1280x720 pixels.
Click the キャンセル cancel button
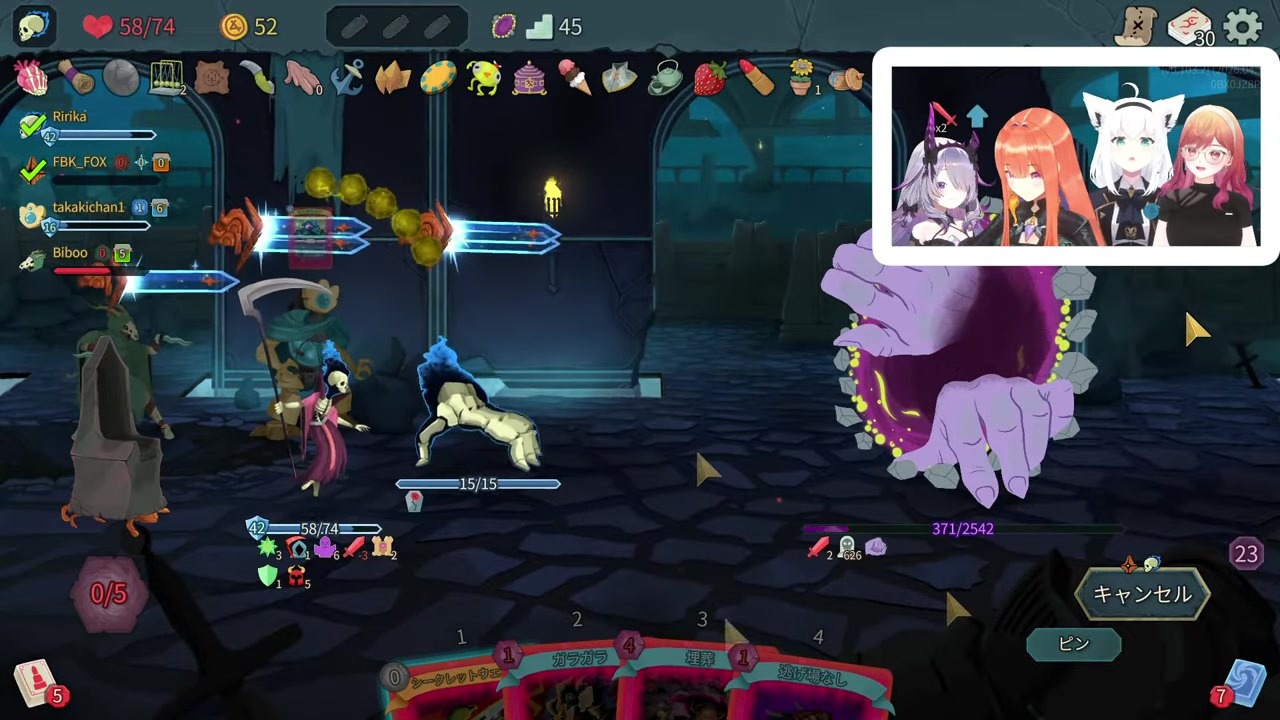pyautogui.click(x=1141, y=594)
